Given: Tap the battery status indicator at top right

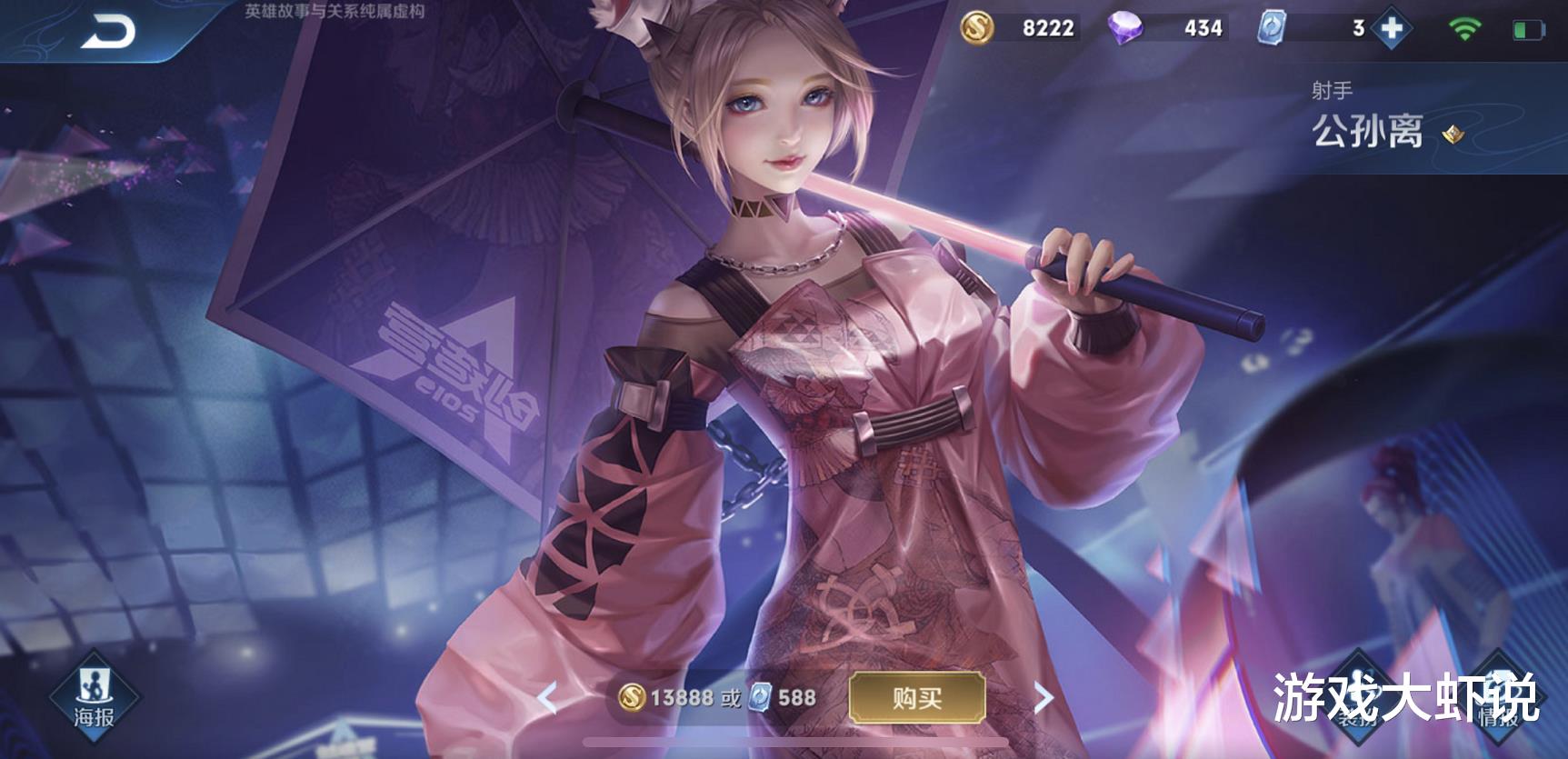Looking at the screenshot, I should coord(1533,28).
